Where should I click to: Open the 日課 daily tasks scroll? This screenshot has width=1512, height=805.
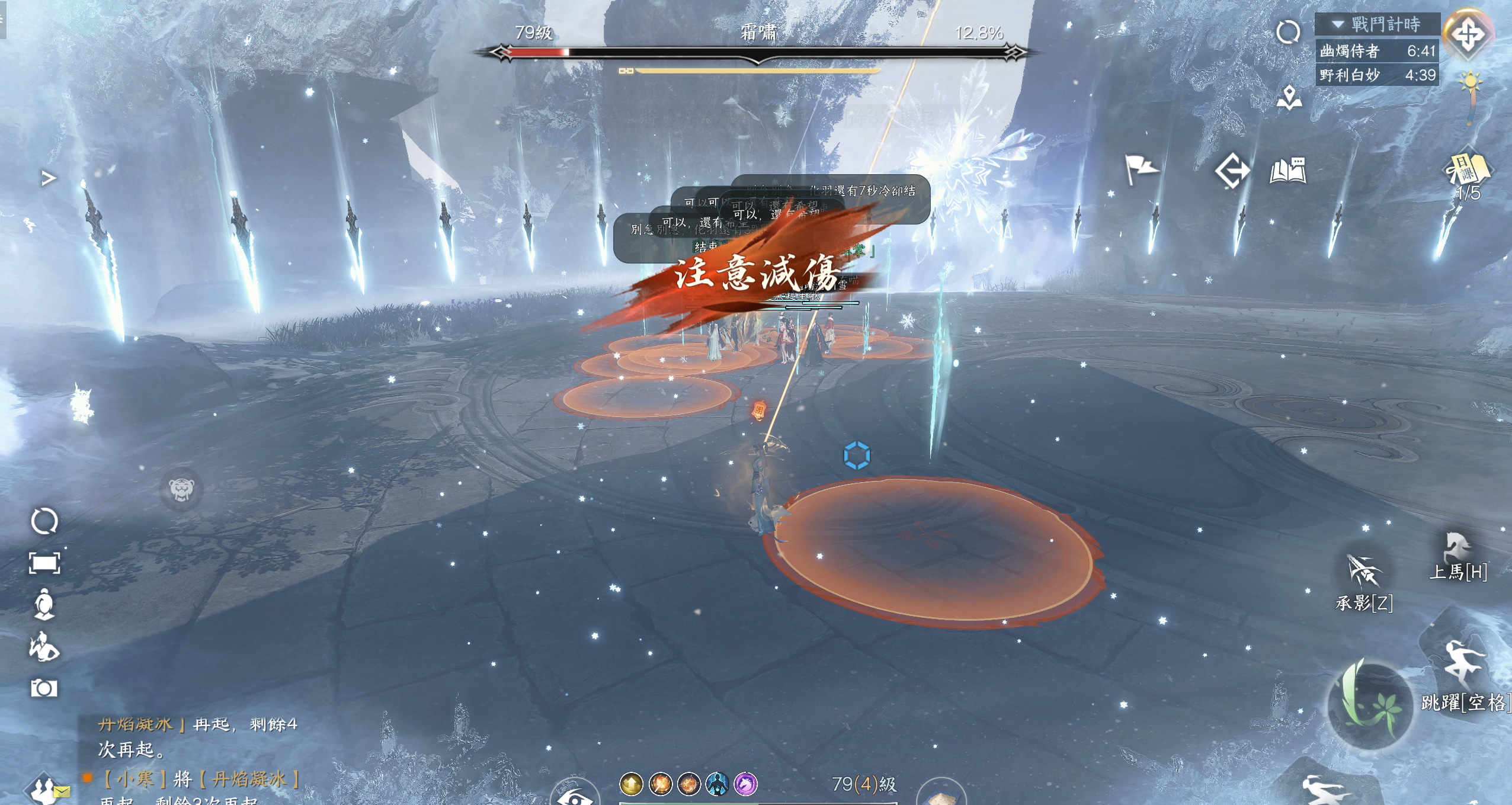1468,171
